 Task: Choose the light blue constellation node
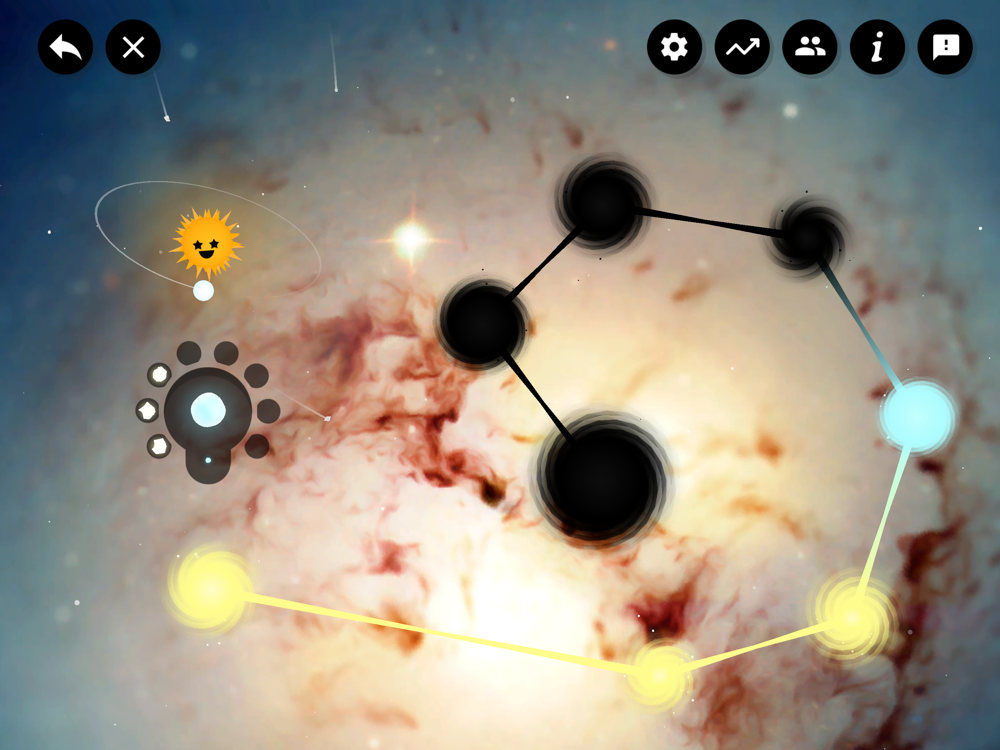917,416
